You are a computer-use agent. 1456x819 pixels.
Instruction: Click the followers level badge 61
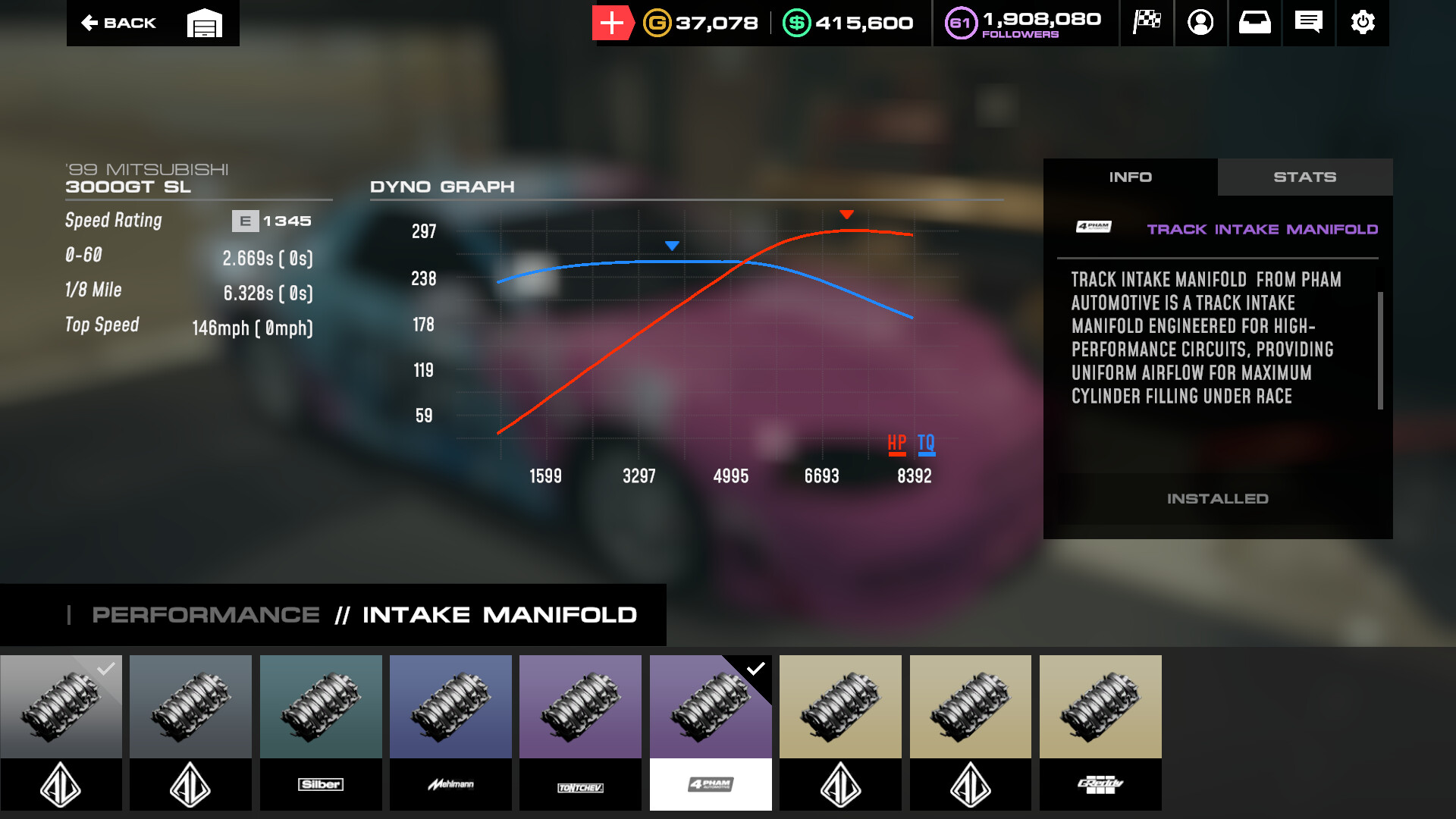[960, 23]
